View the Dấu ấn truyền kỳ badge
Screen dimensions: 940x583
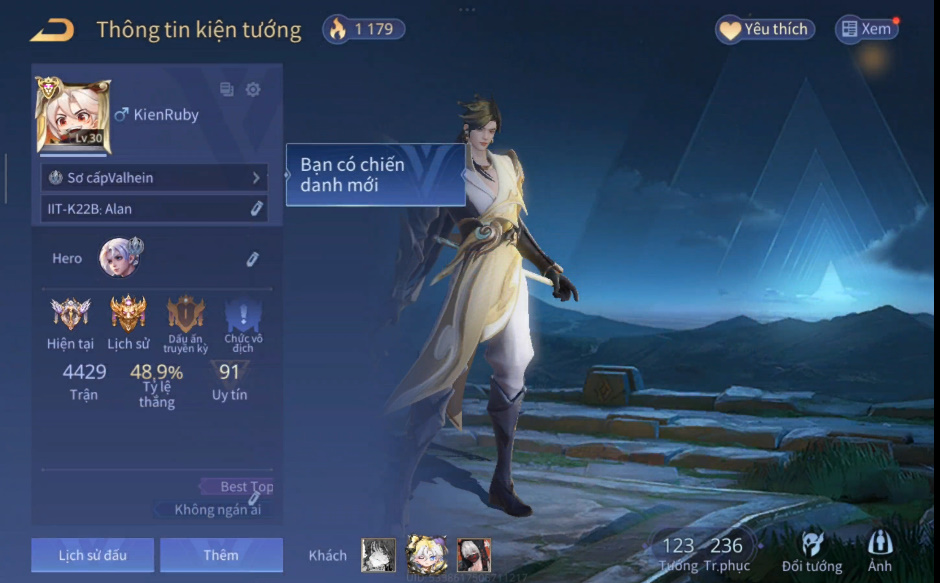pyautogui.click(x=185, y=314)
